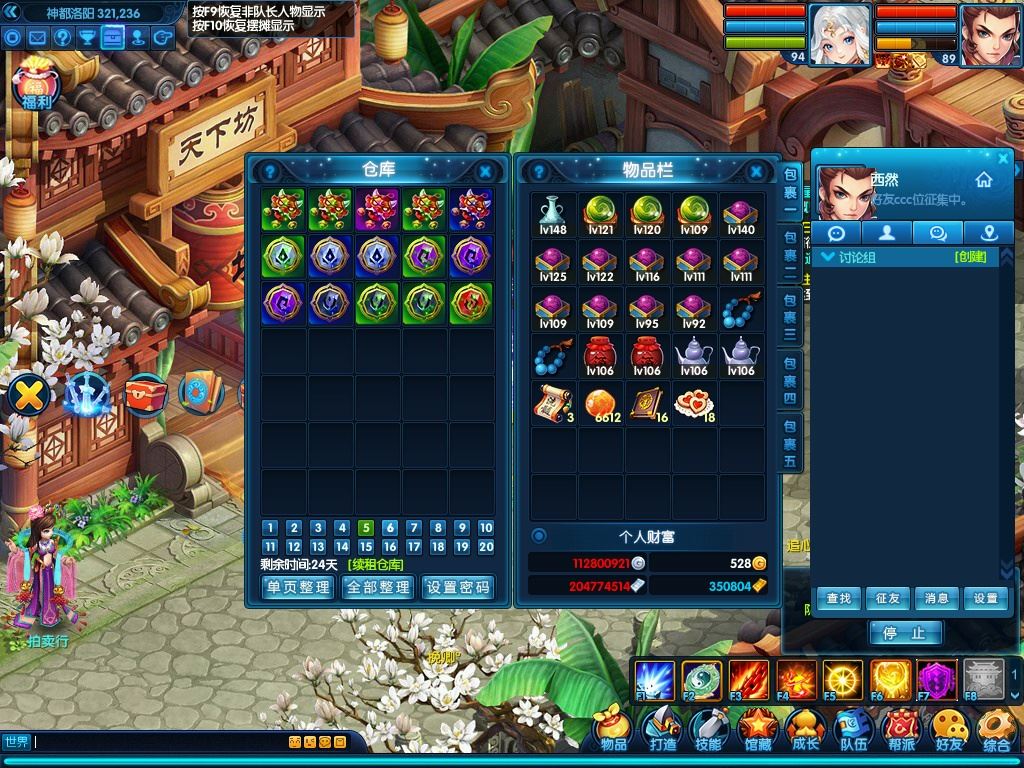Click the 停止 stop button

click(x=904, y=633)
